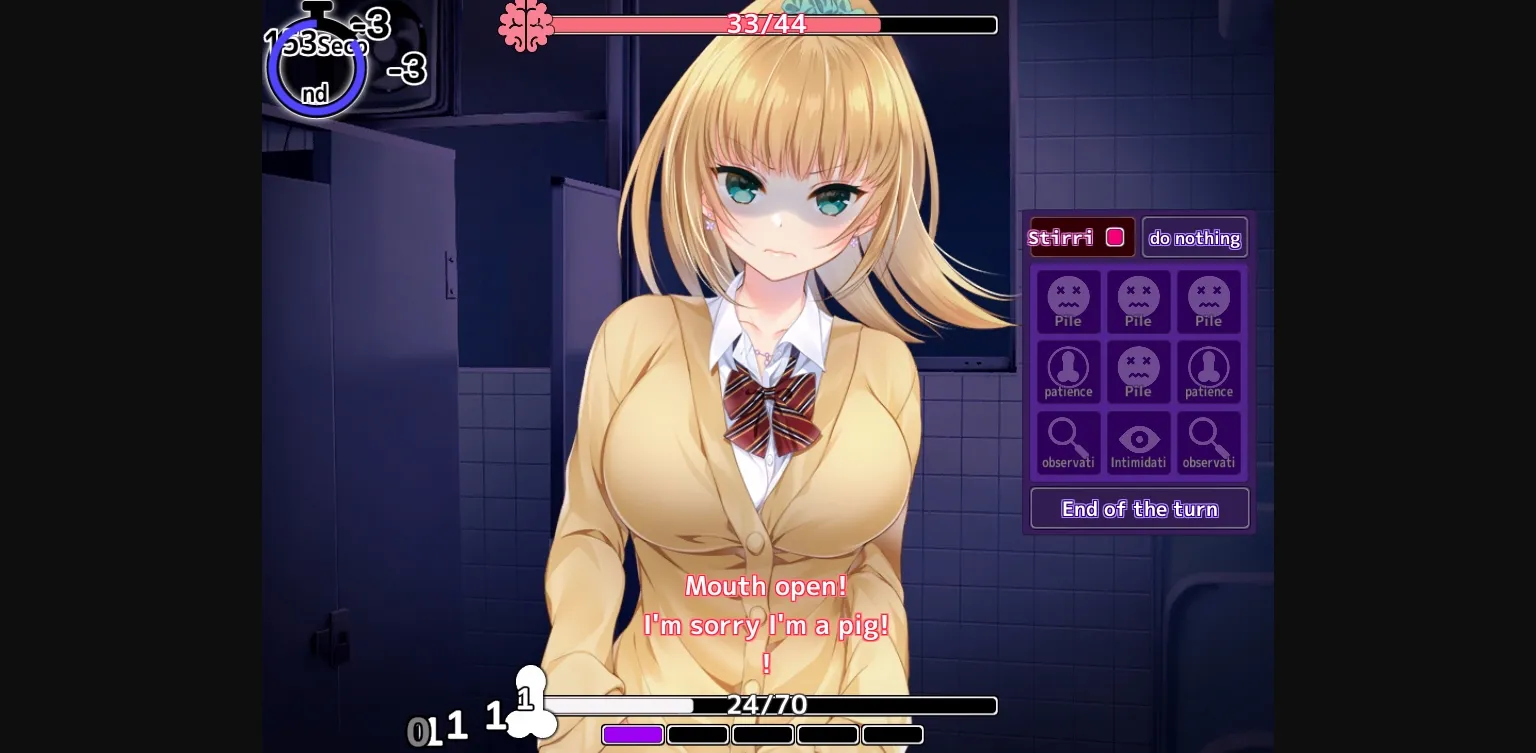The image size is (1536, 753).
Task: Click the dialogue text Mouth open!
Action: coord(766,586)
